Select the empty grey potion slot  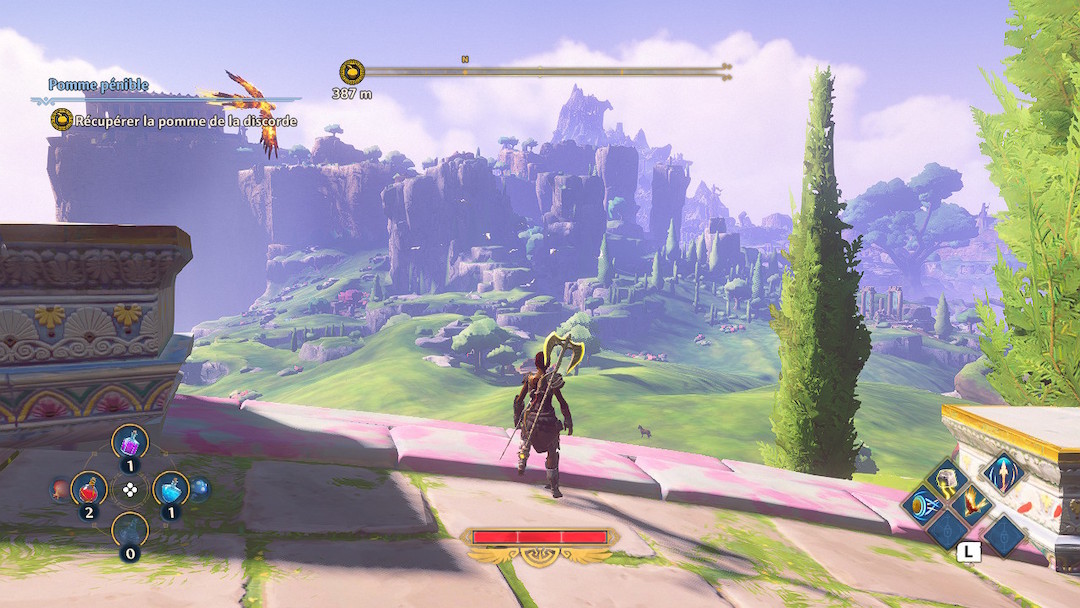(x=130, y=530)
